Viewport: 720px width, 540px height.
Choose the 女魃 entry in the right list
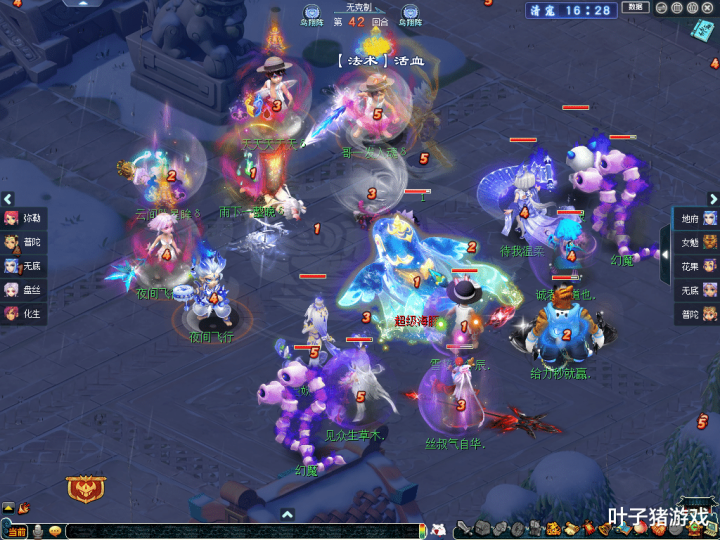(x=698, y=242)
